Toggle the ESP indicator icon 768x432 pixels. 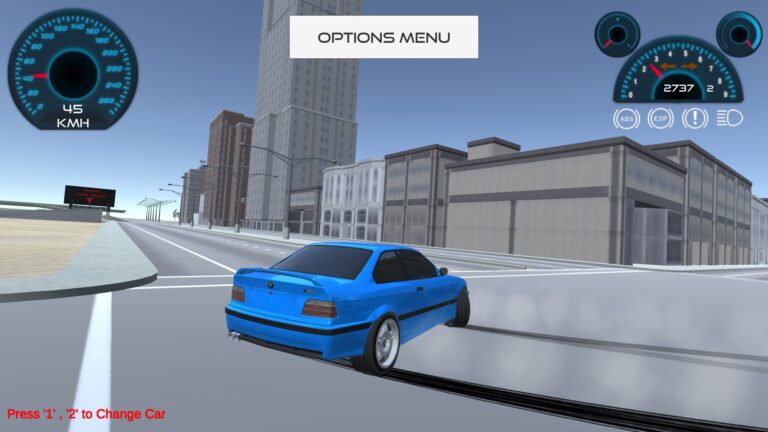pos(660,119)
